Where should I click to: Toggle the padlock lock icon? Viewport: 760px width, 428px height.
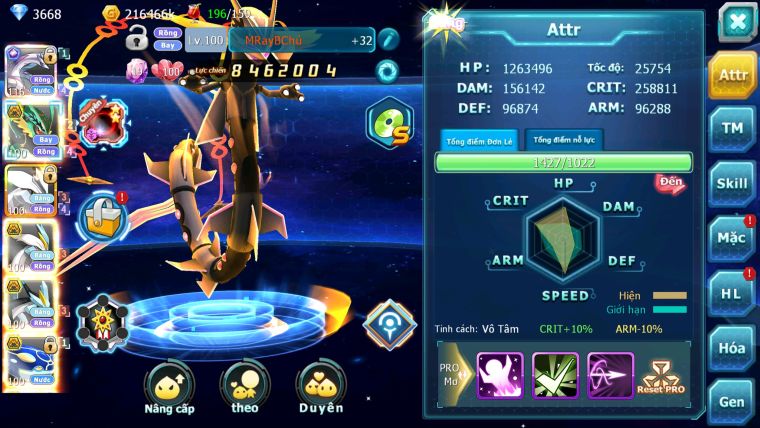(137, 40)
